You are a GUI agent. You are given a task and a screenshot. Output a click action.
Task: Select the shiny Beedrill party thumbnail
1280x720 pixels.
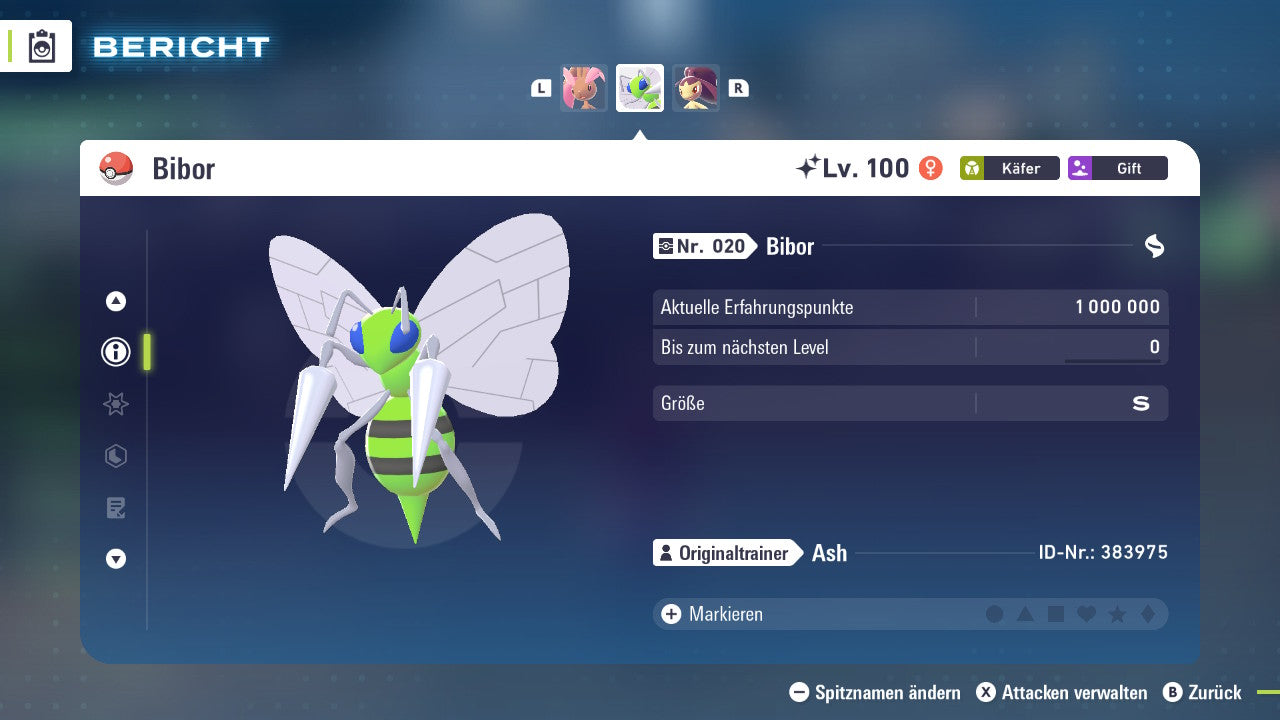(639, 88)
